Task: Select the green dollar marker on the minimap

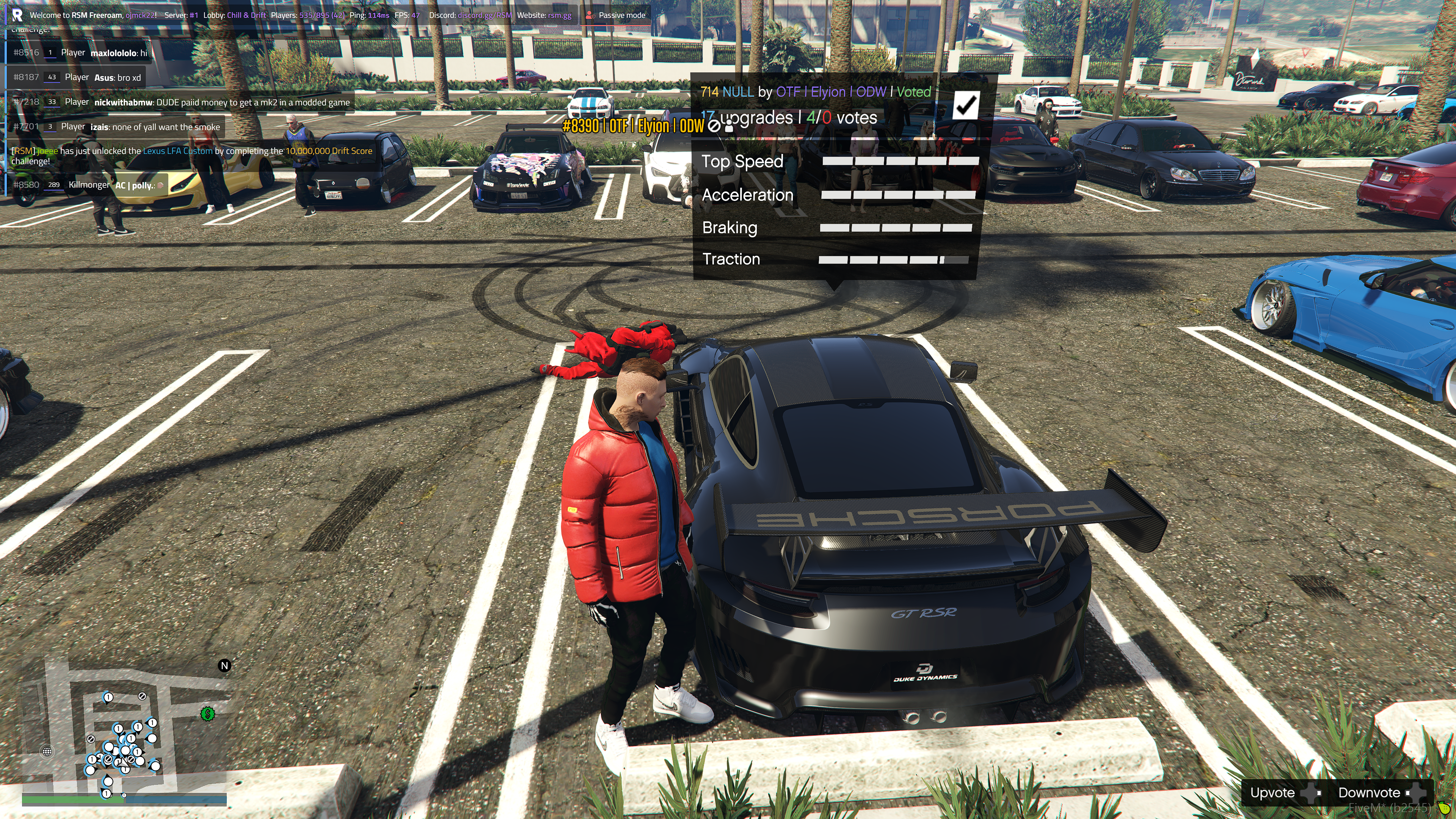Action: click(x=207, y=713)
